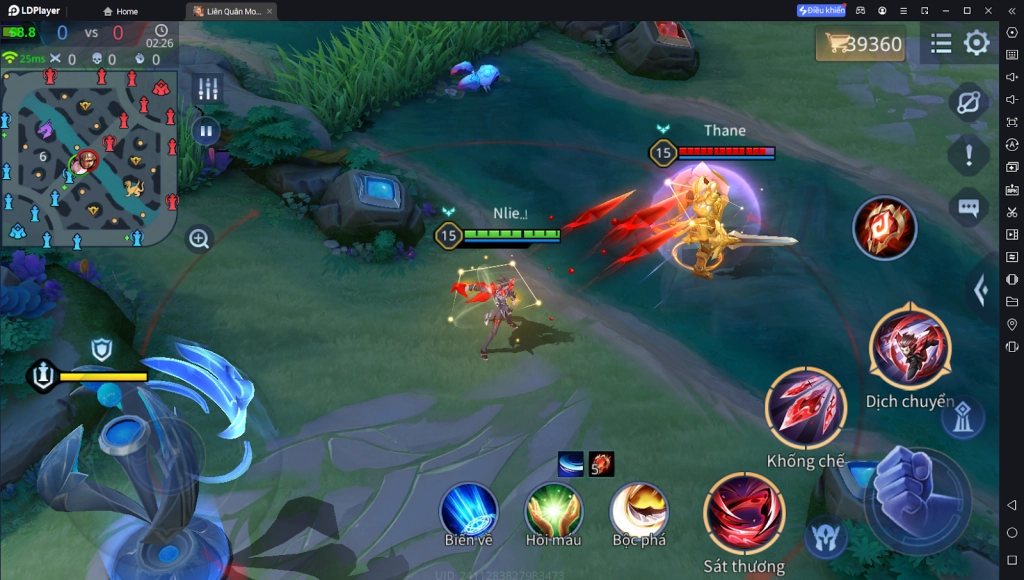Open the settings gear

pyautogui.click(x=976, y=43)
